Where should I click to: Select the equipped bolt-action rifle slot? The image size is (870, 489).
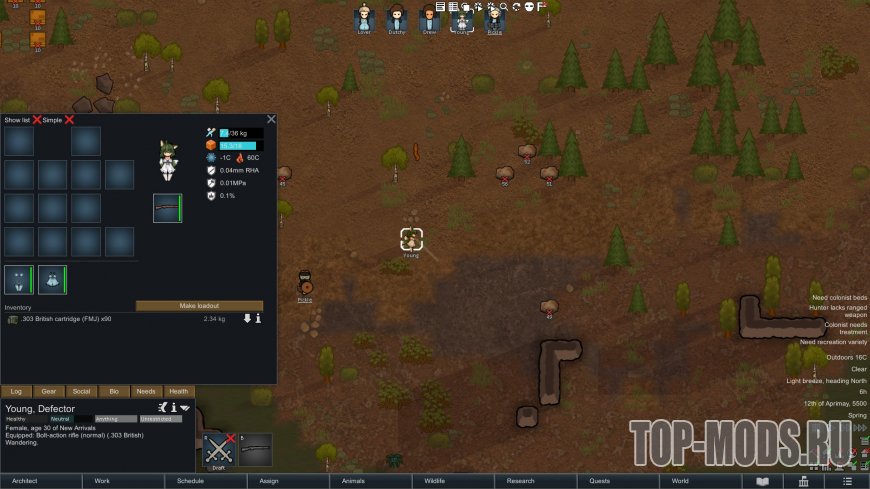coord(167,208)
